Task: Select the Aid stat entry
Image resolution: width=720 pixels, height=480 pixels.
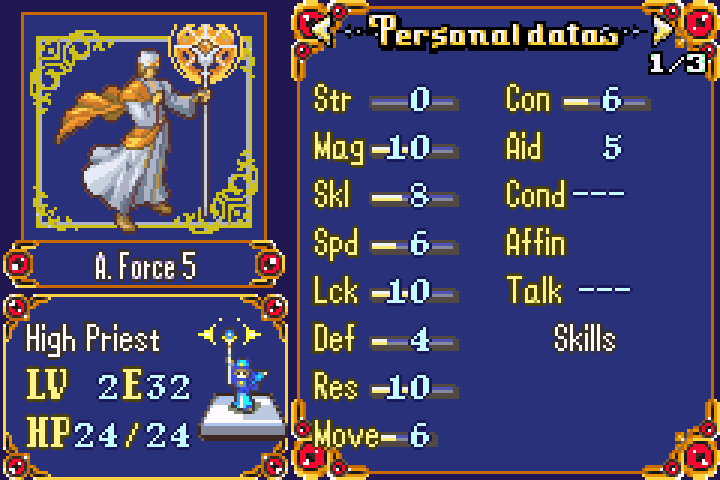Action: point(565,148)
